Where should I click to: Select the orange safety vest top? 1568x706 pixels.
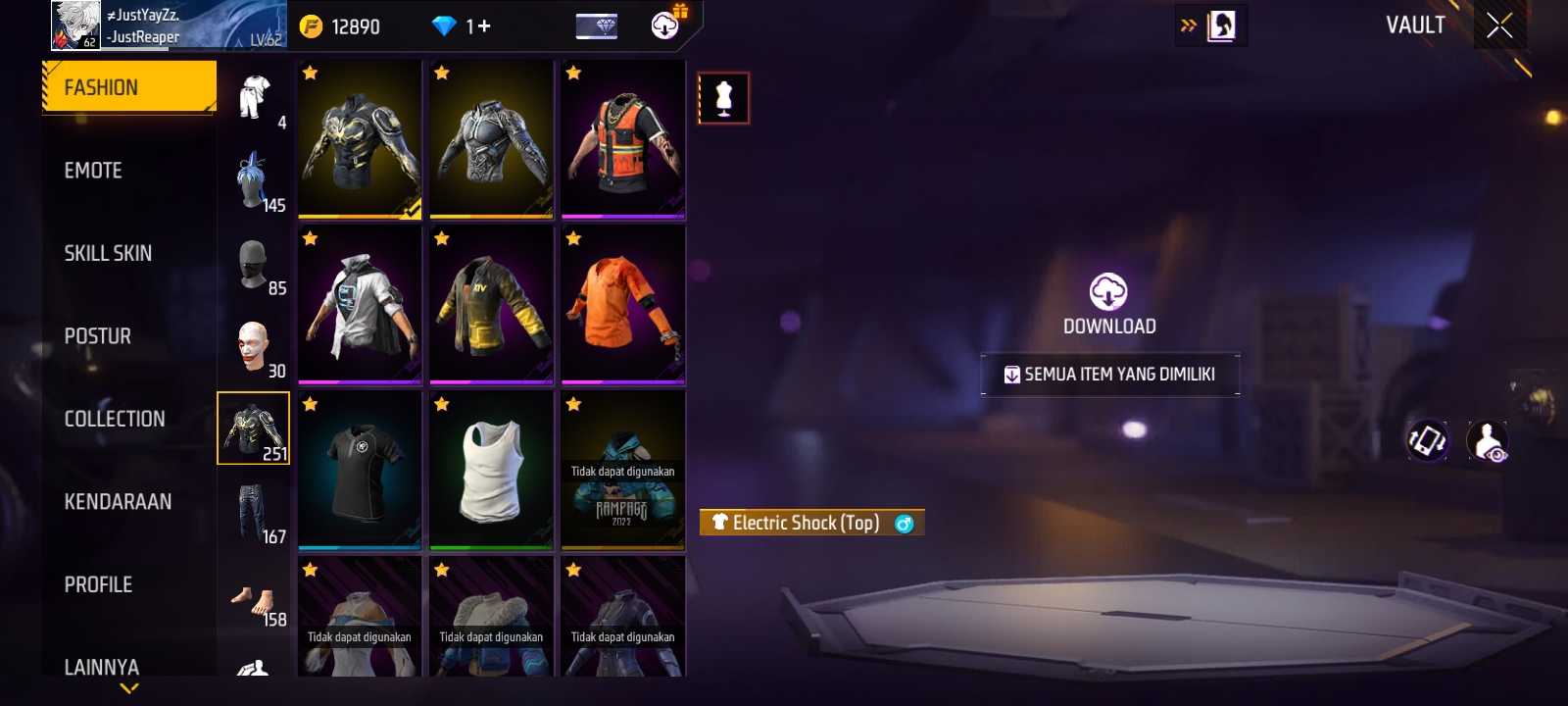[x=623, y=139]
